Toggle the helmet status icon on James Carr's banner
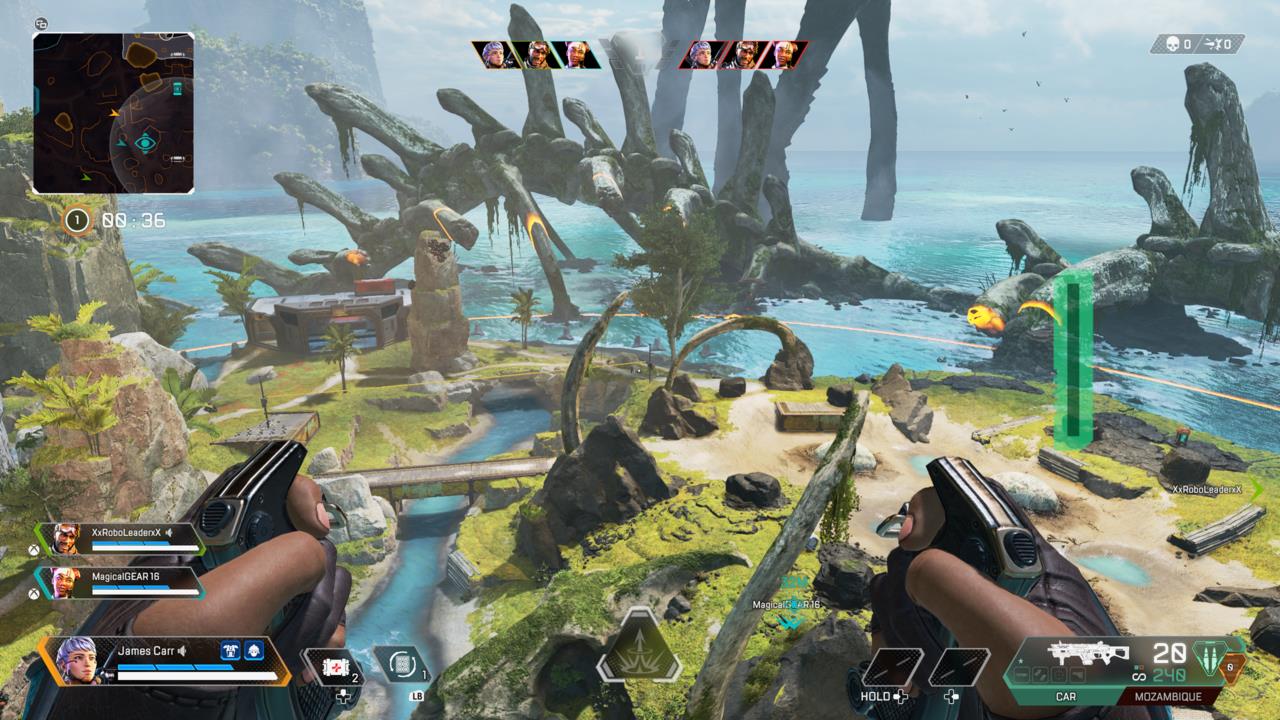This screenshot has height=720, width=1280. click(x=253, y=651)
